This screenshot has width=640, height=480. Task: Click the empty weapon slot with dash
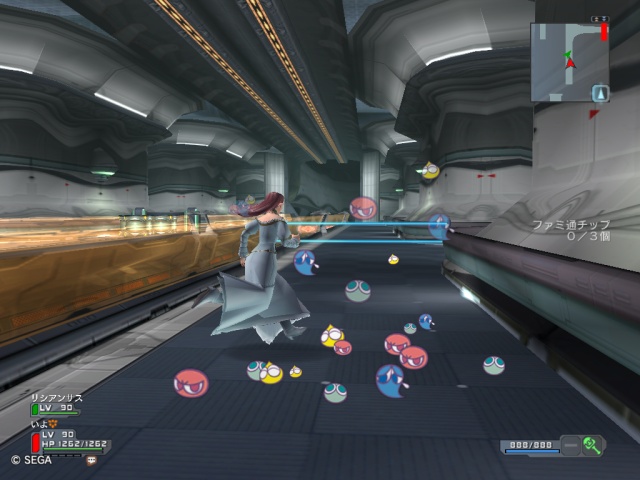570,446
